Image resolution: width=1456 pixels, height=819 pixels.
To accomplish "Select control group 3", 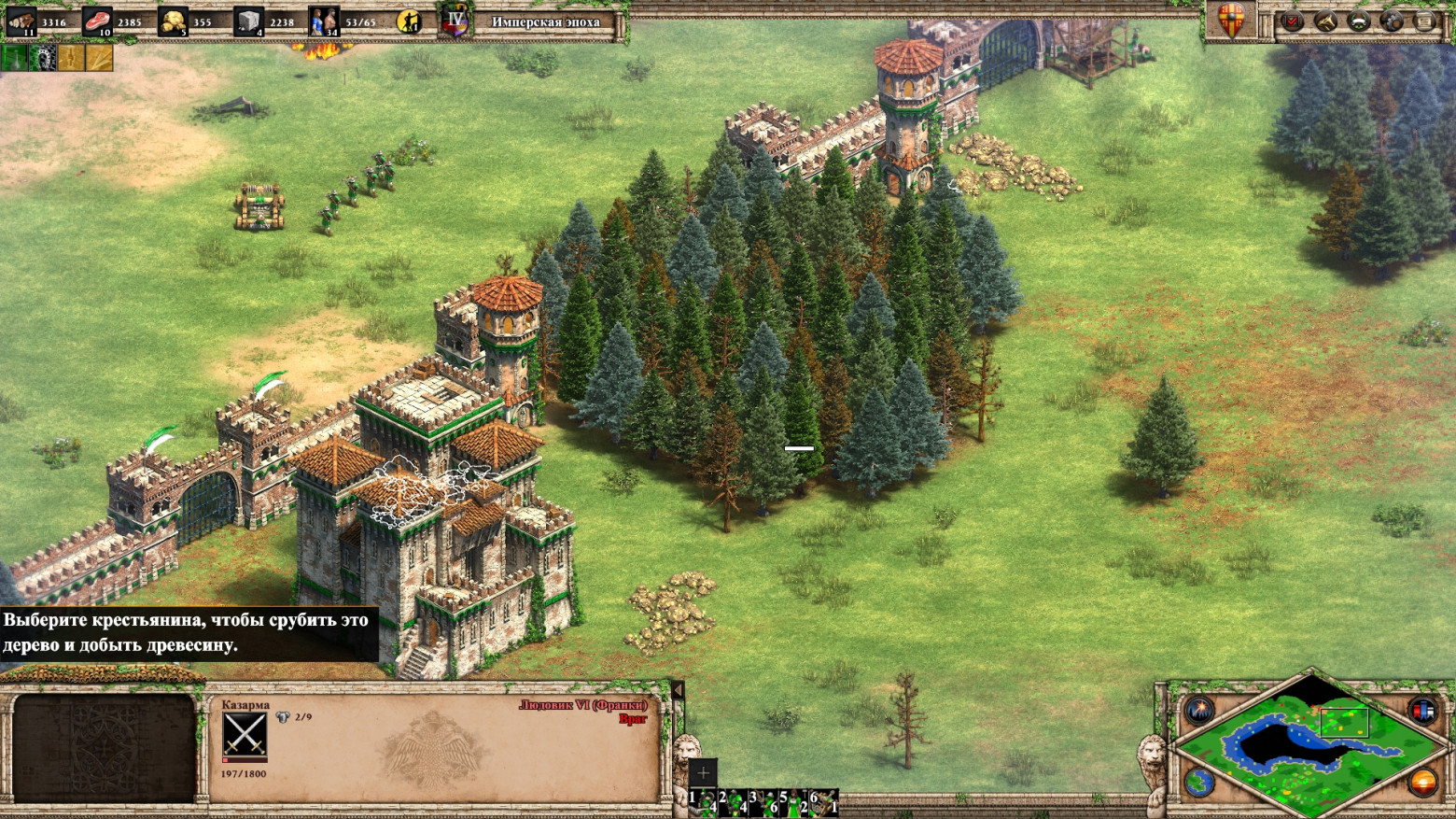I will 763,803.
